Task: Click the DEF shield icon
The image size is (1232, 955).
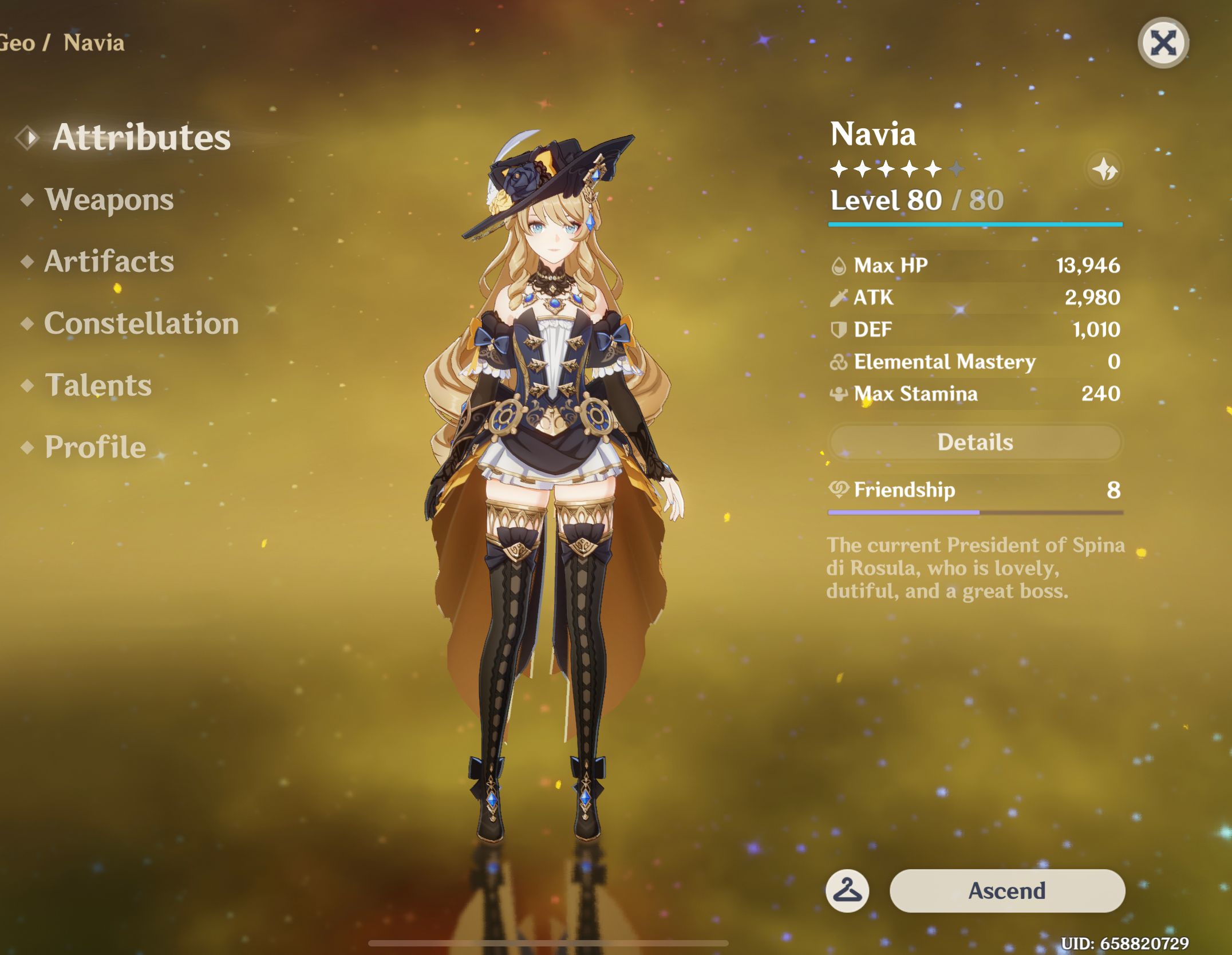Action: [838, 330]
